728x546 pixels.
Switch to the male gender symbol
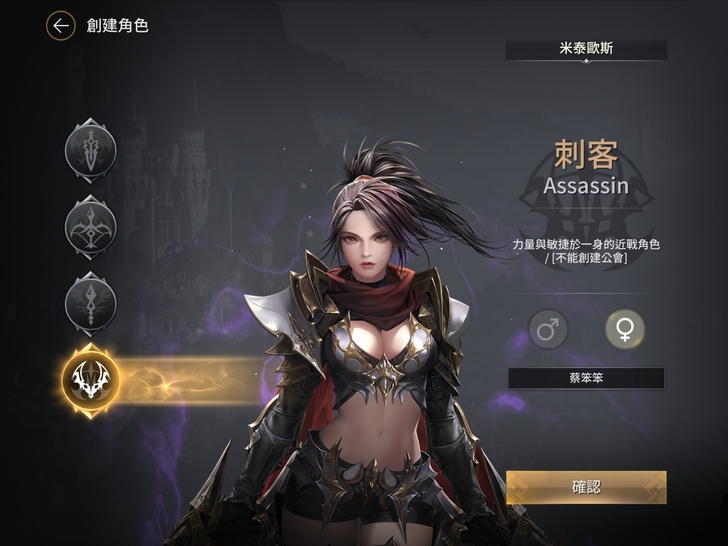[x=548, y=329]
